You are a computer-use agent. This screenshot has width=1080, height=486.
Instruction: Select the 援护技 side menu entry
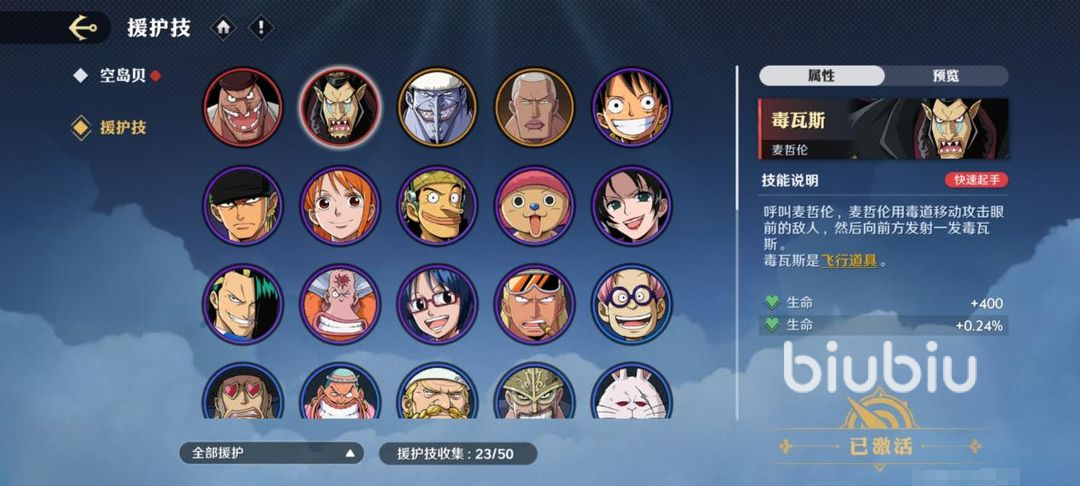pyautogui.click(x=122, y=128)
